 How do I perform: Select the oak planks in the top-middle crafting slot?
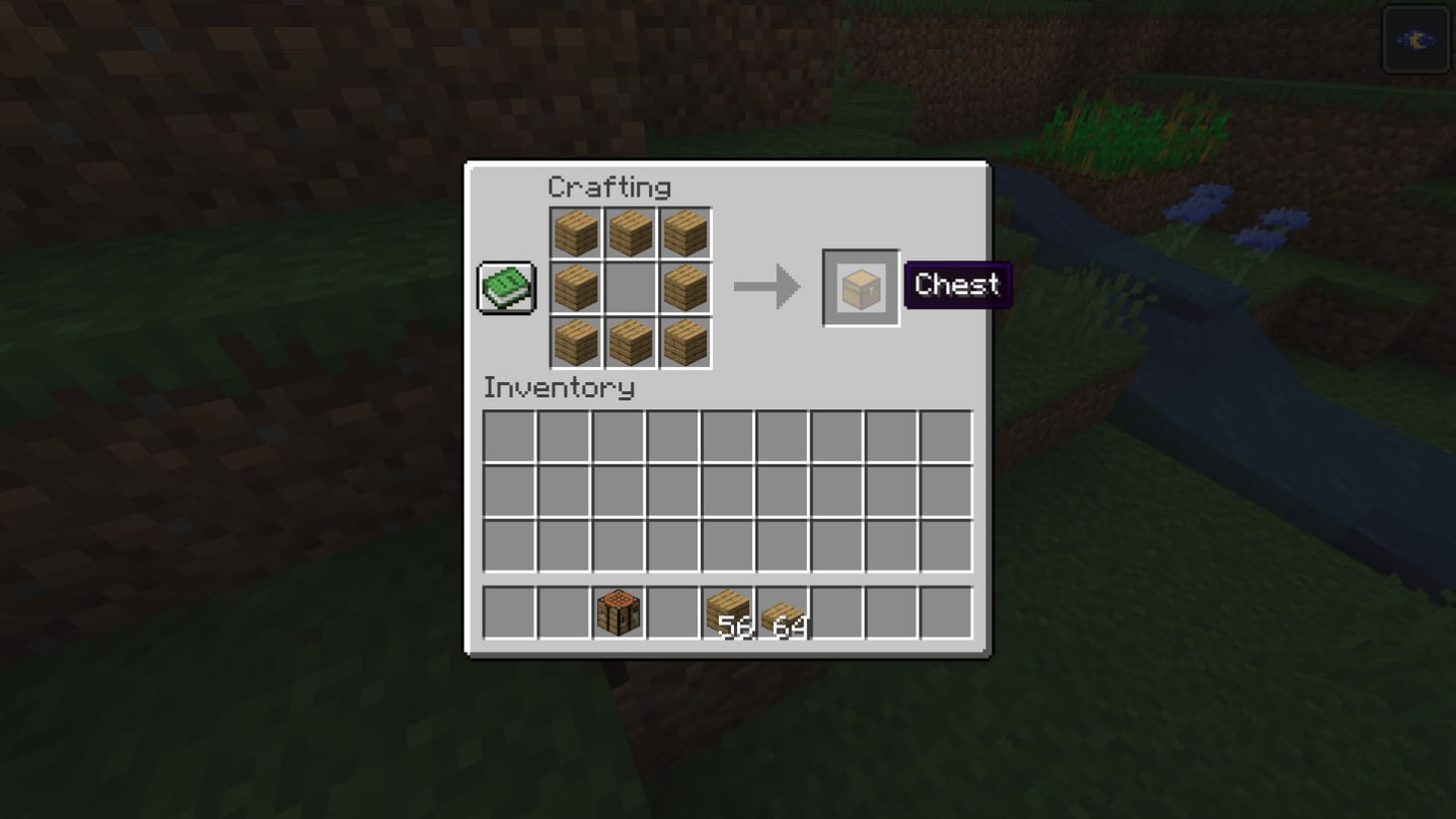(630, 231)
